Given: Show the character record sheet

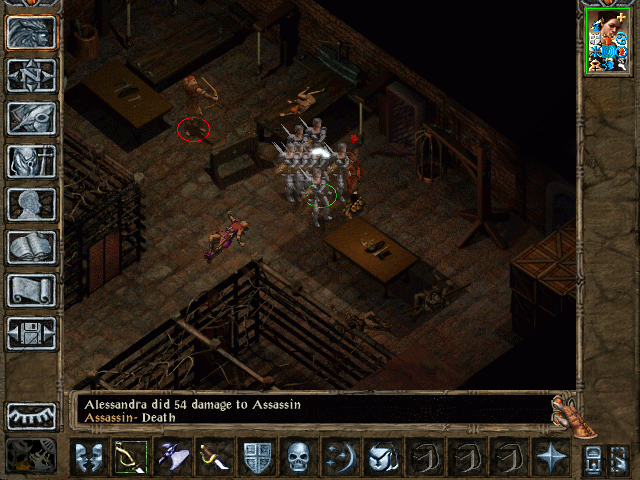Looking at the screenshot, I should (32, 204).
